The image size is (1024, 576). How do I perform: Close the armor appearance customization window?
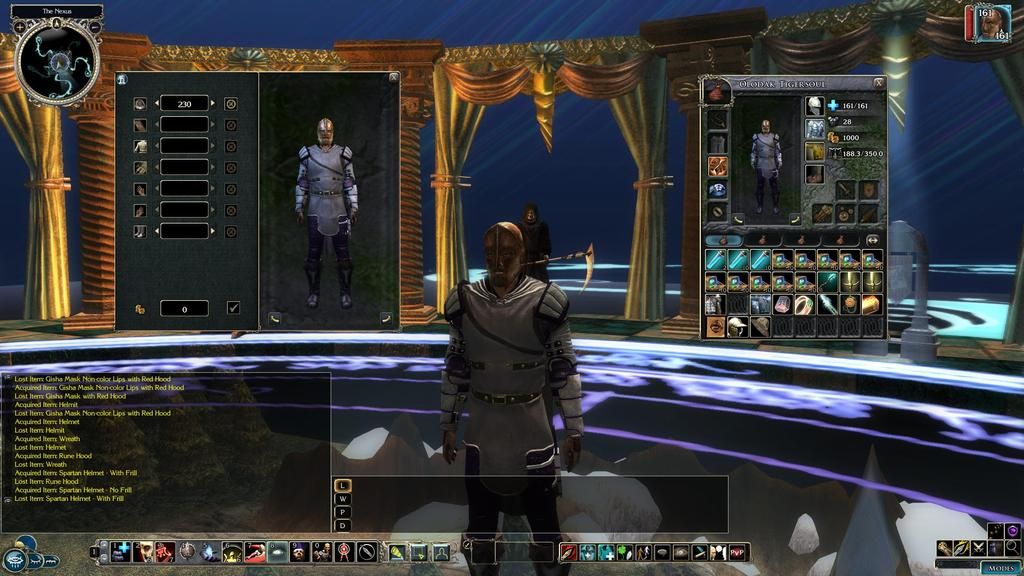click(x=393, y=77)
